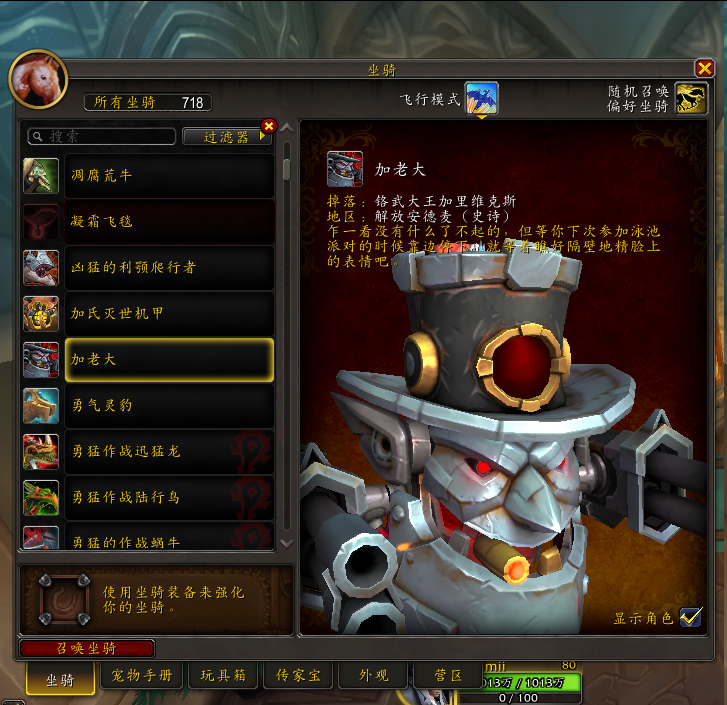Summon a random favorite mount (随机召唤偏好坐骑)
Image resolution: width=727 pixels, height=705 pixels.
click(x=689, y=98)
